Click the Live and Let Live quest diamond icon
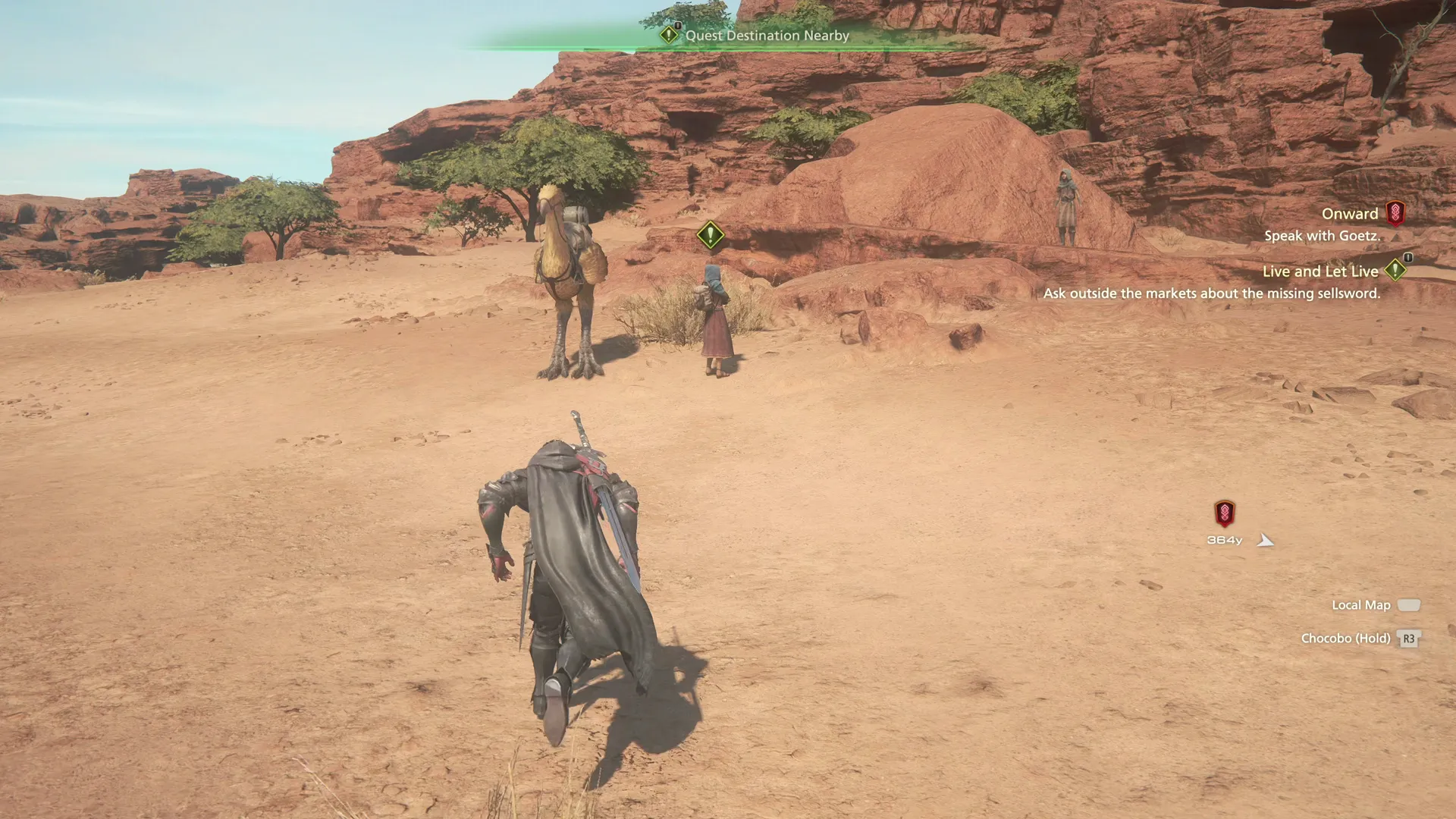This screenshot has width=1456, height=819. tap(1398, 271)
